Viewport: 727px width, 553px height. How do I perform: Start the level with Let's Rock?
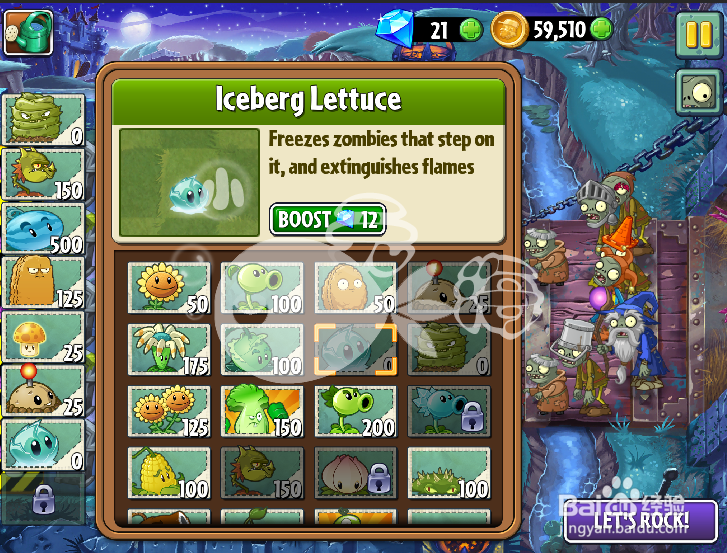[x=641, y=521]
